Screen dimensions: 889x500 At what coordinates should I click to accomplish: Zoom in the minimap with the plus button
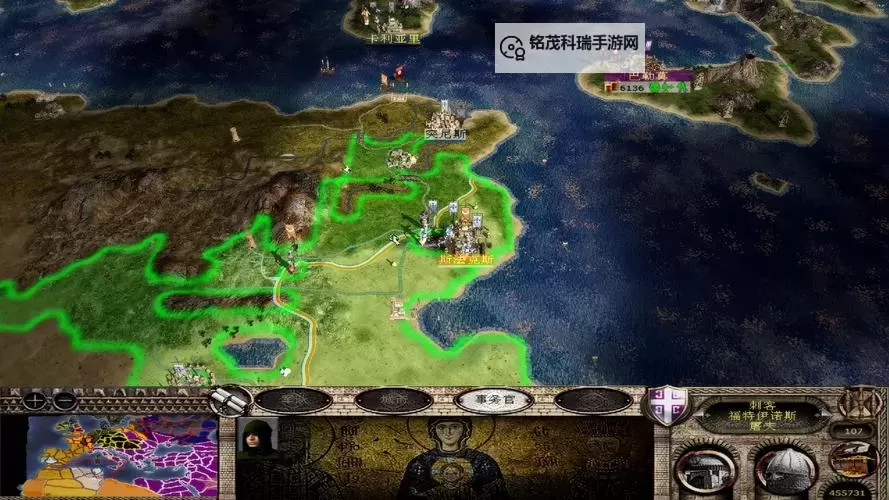[36, 400]
